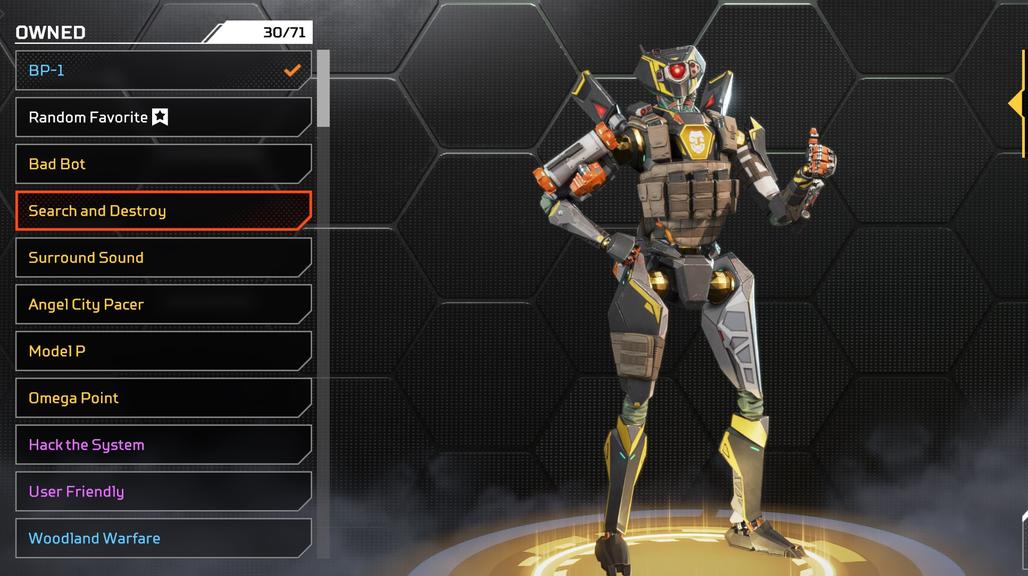This screenshot has width=1028, height=576.
Task: Click the skin list scrollbar
Action: click(x=323, y=90)
